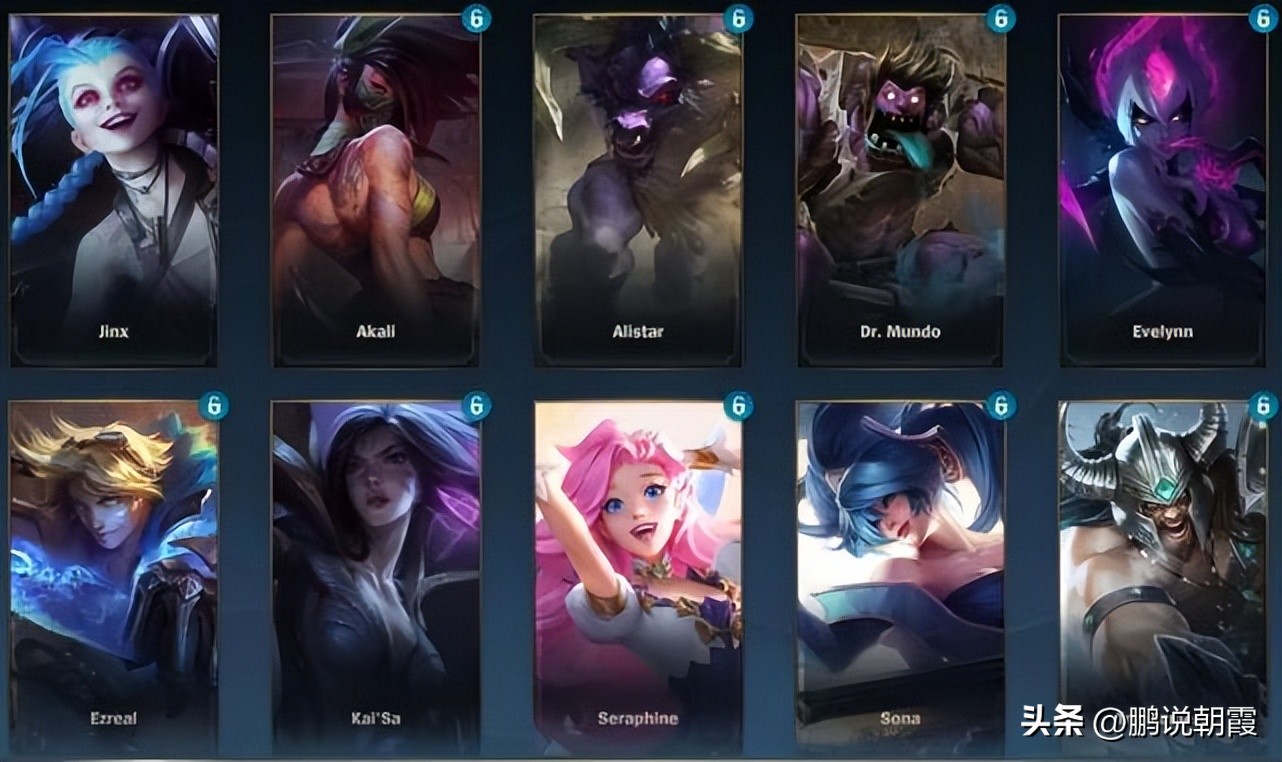Select the Jinx champion card

[x=113, y=190]
